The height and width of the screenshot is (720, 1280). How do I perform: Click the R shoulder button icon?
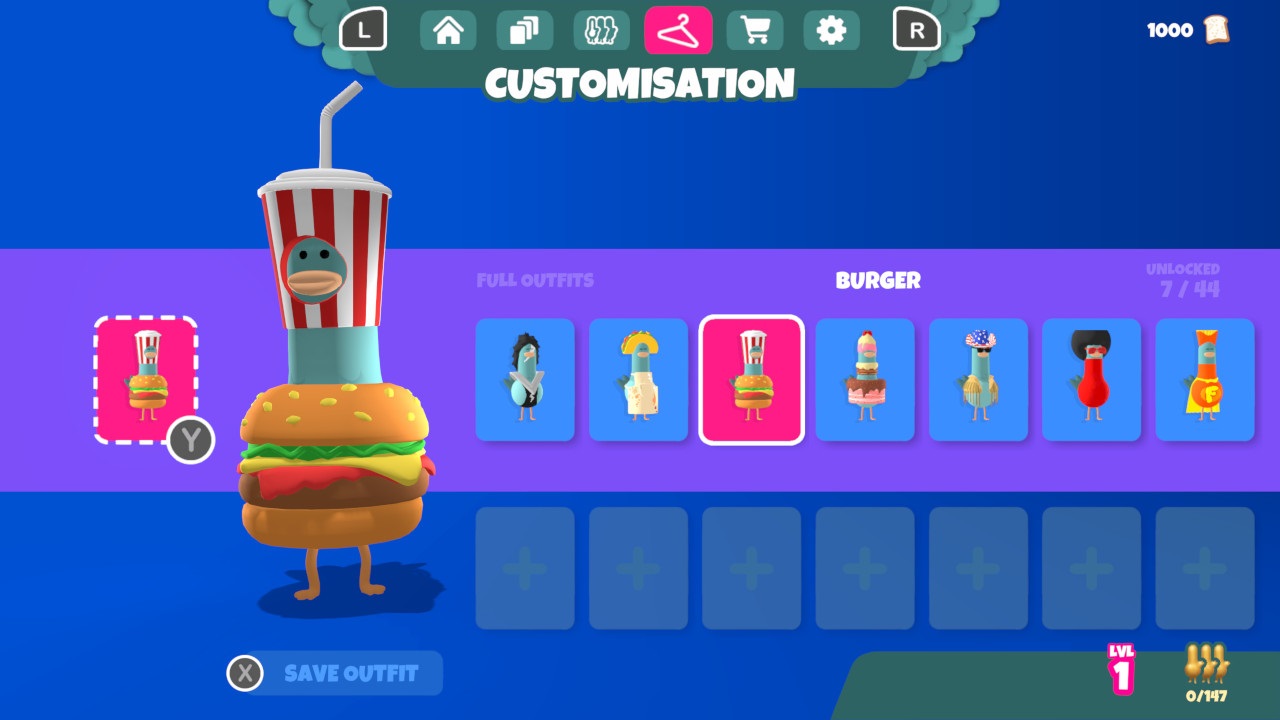click(x=916, y=30)
